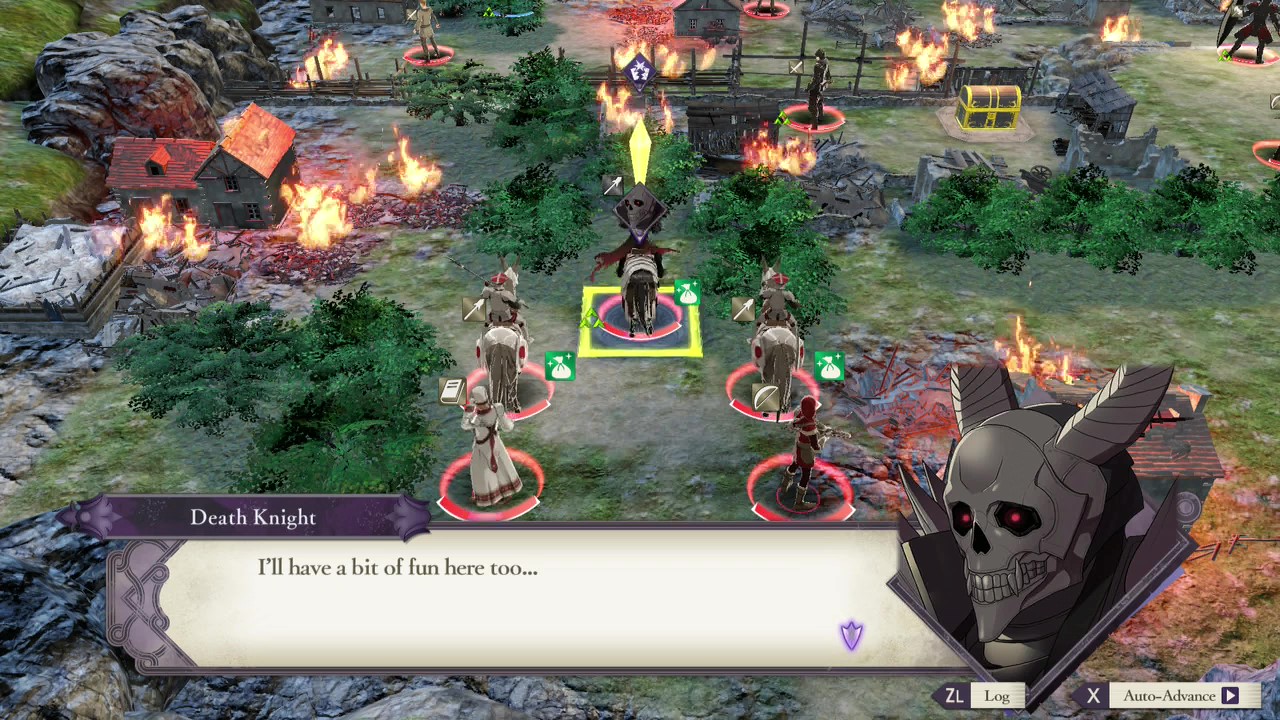This screenshot has width=1280, height=720.
Task: Click the item bag icon near the right paladin
Action: [x=829, y=367]
